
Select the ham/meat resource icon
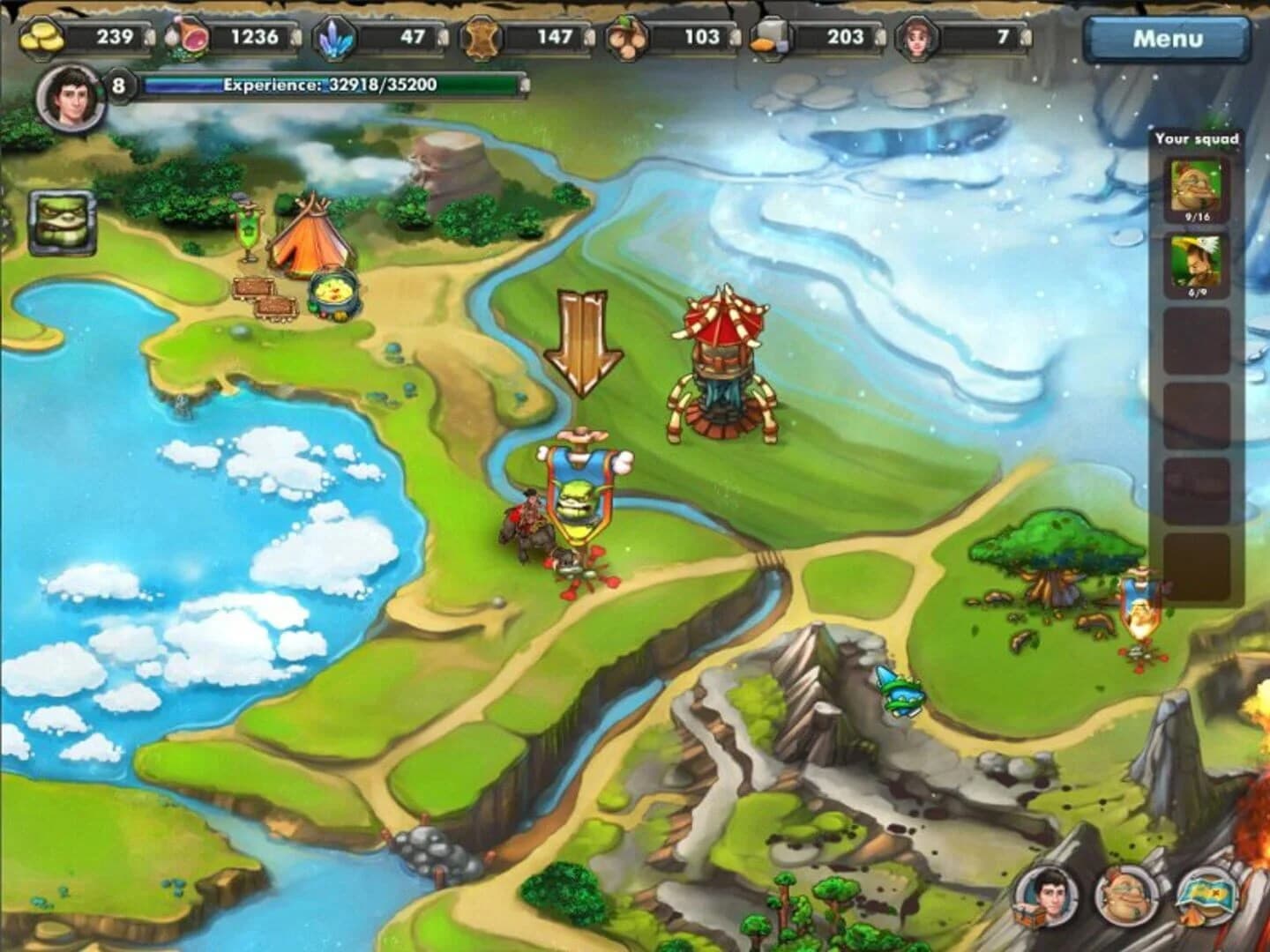click(187, 37)
